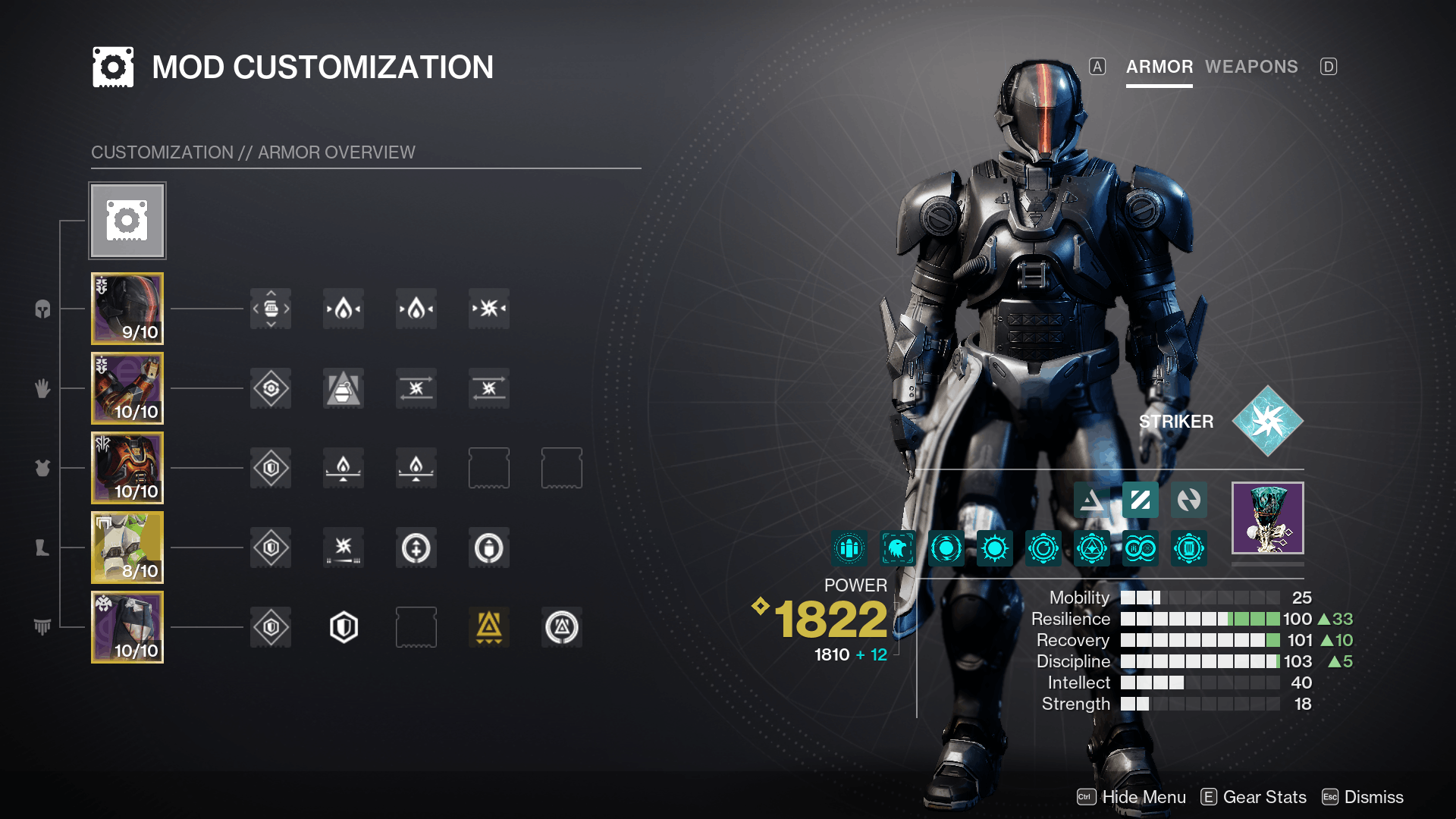Toggle the flame balance mod on the chest armor row

[x=343, y=468]
